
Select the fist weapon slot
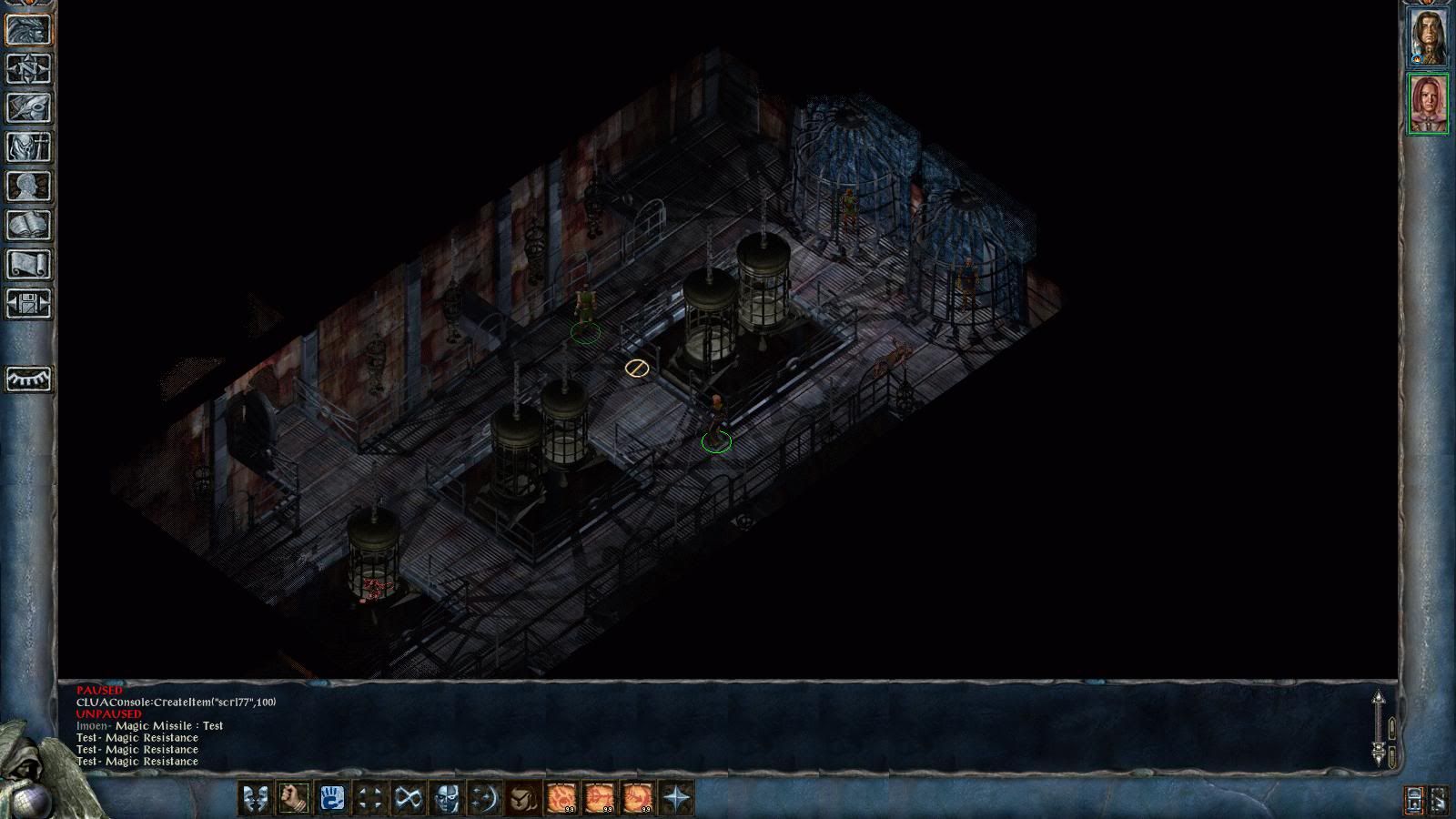[x=293, y=799]
